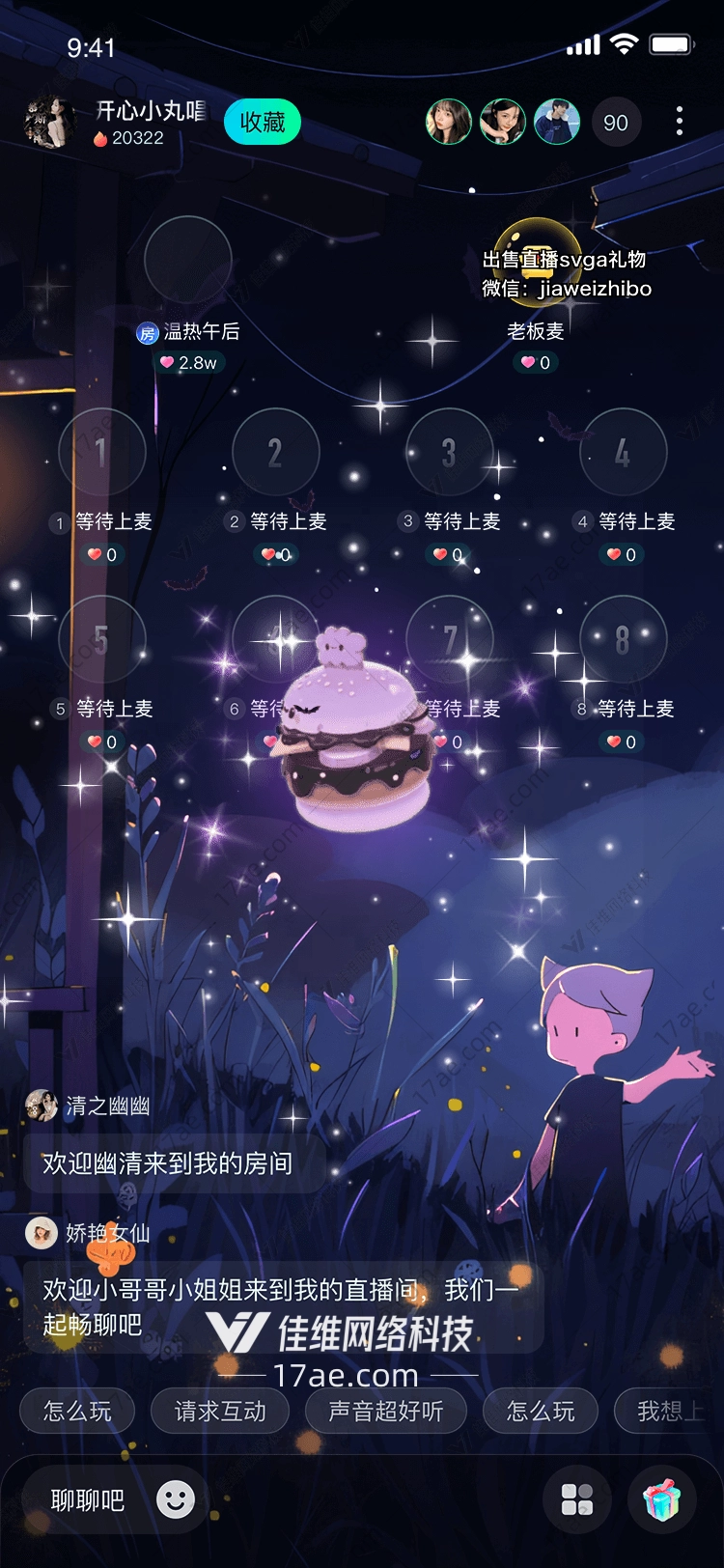Select mic seat number 3
The height and width of the screenshot is (1568, 724).
[449, 452]
